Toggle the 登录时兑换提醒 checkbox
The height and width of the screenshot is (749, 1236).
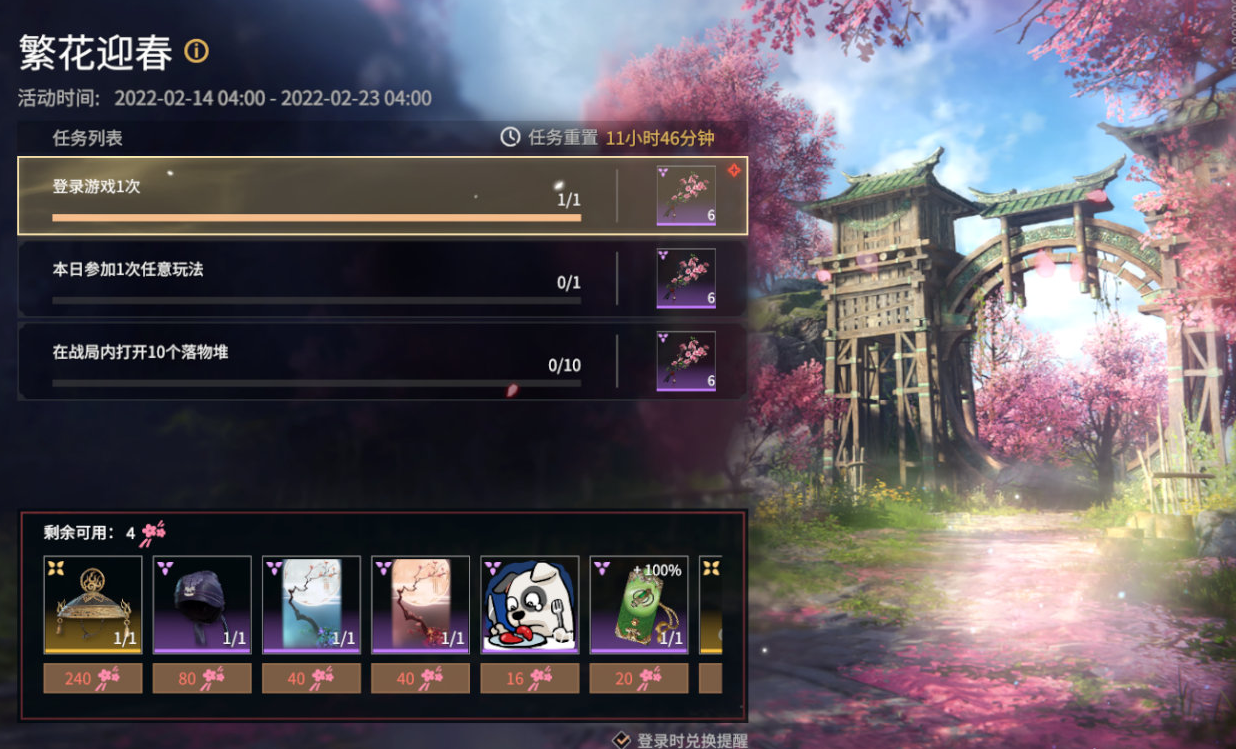pos(622,740)
